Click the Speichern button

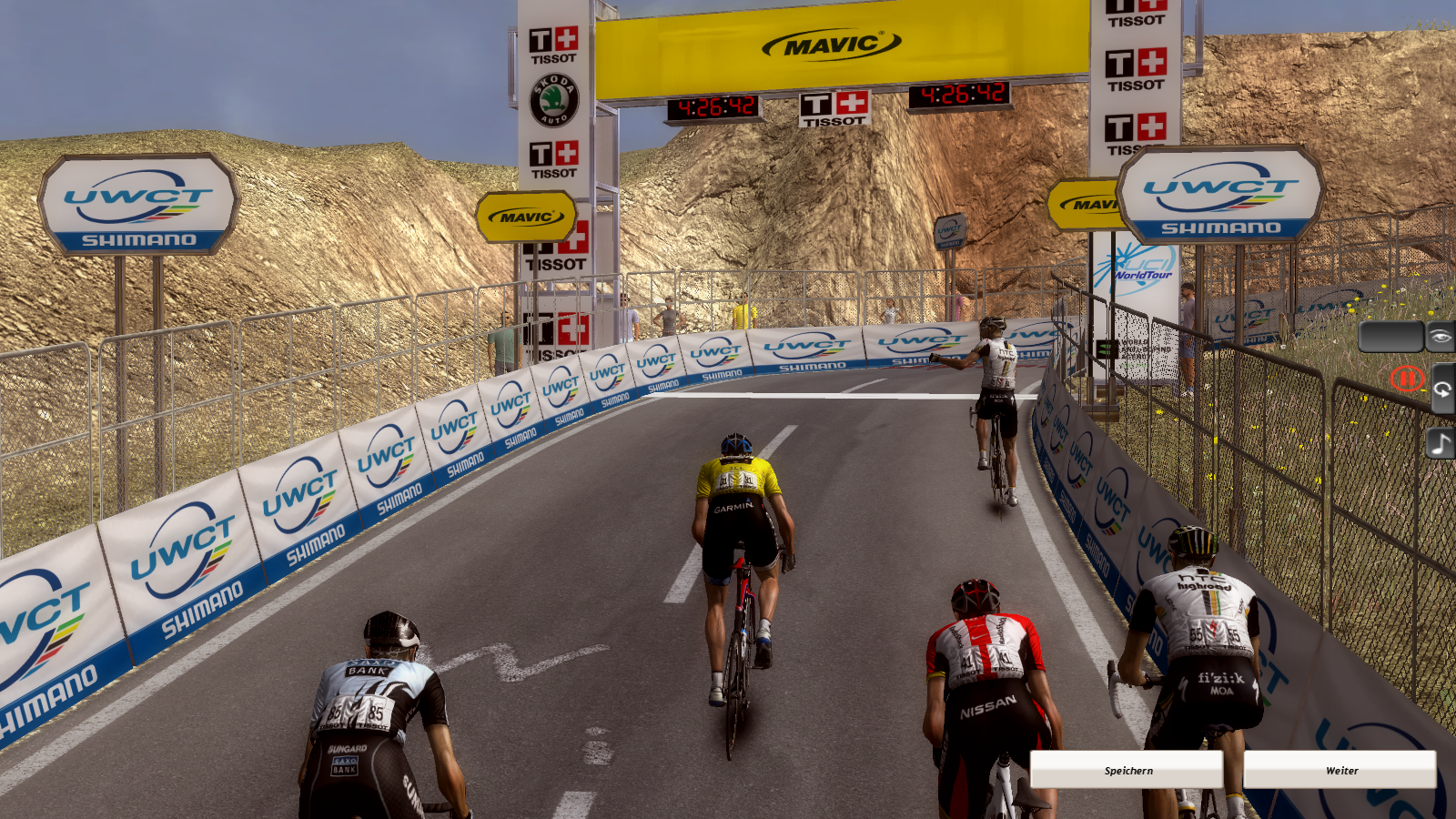pos(1127,770)
